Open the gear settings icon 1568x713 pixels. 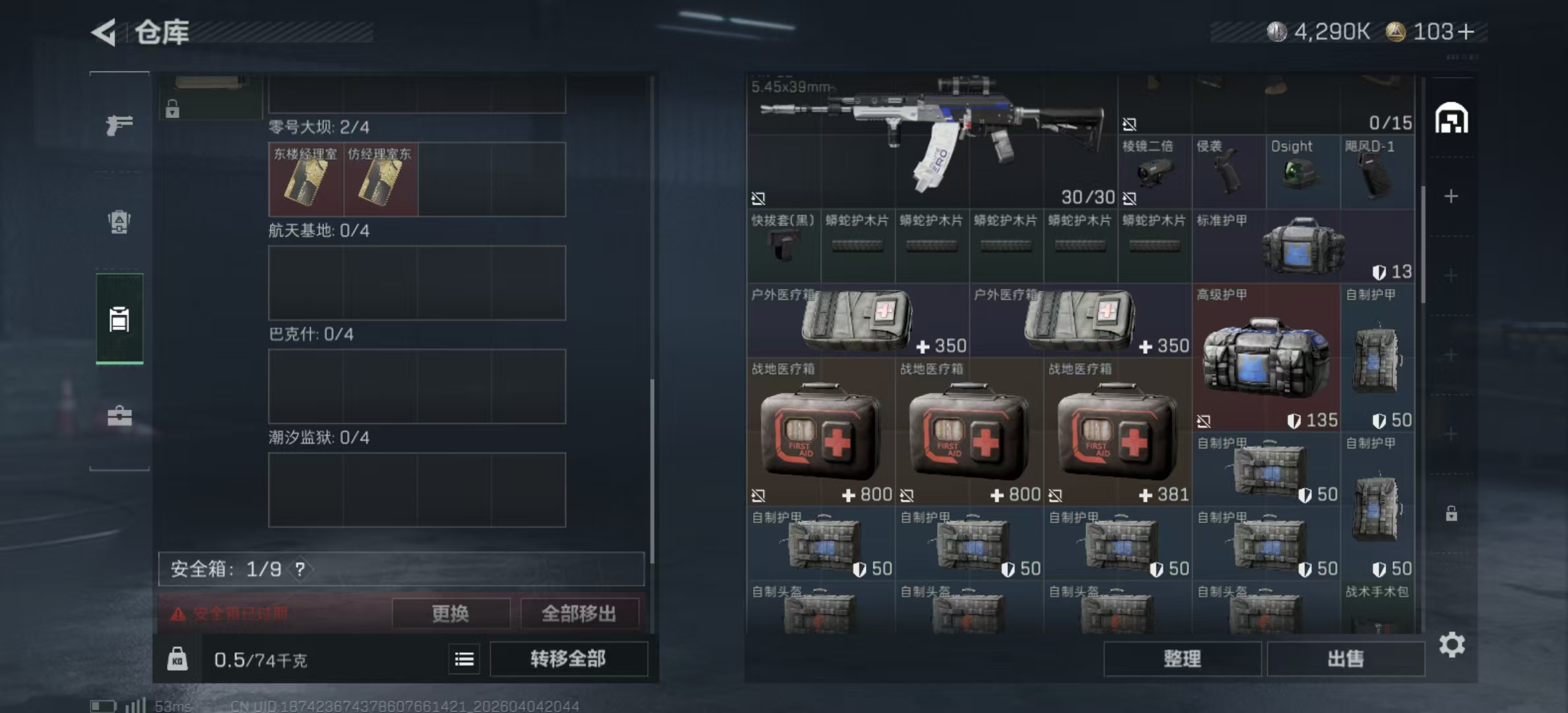(x=1452, y=644)
